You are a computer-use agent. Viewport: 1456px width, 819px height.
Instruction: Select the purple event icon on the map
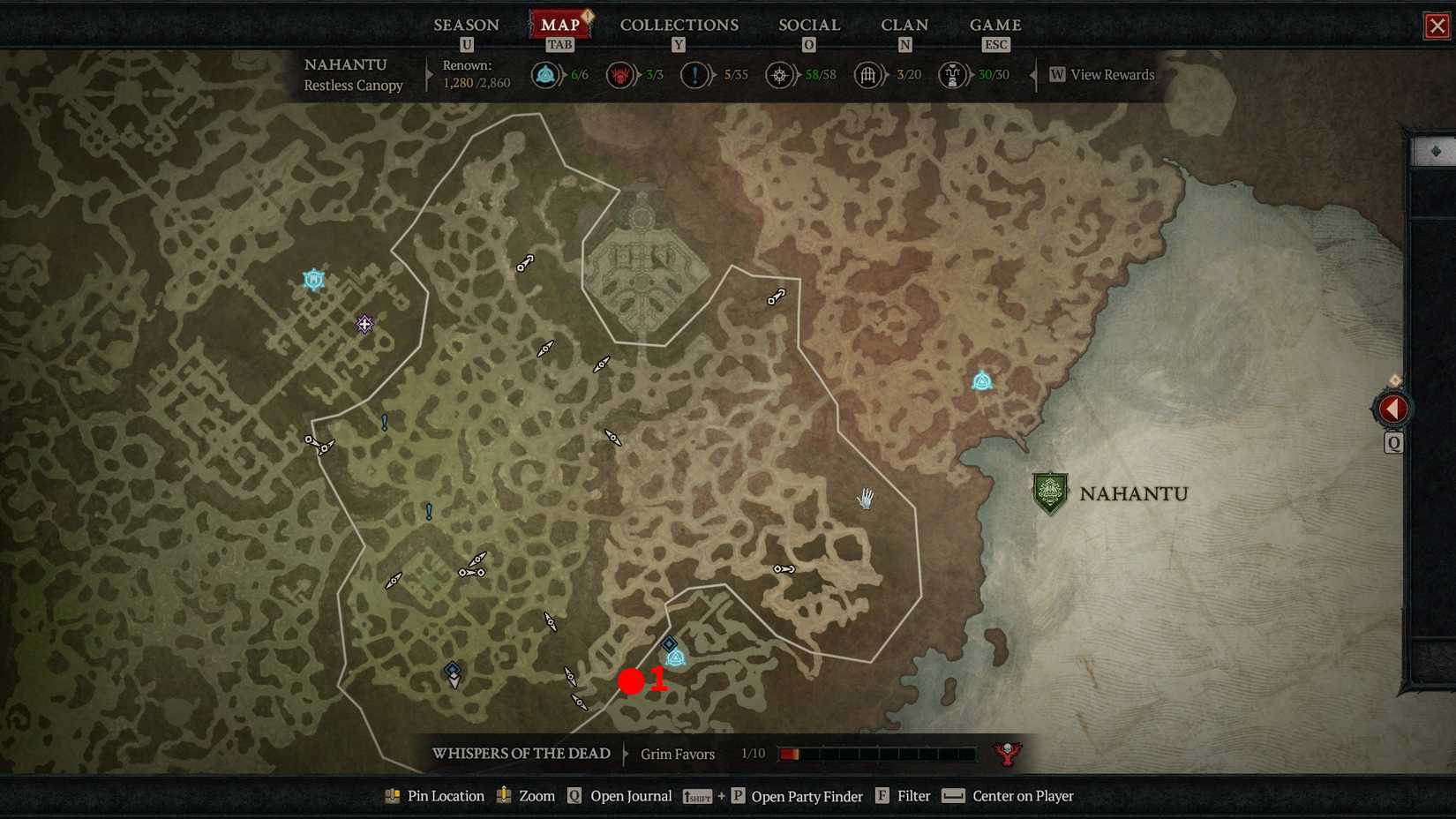(x=364, y=325)
